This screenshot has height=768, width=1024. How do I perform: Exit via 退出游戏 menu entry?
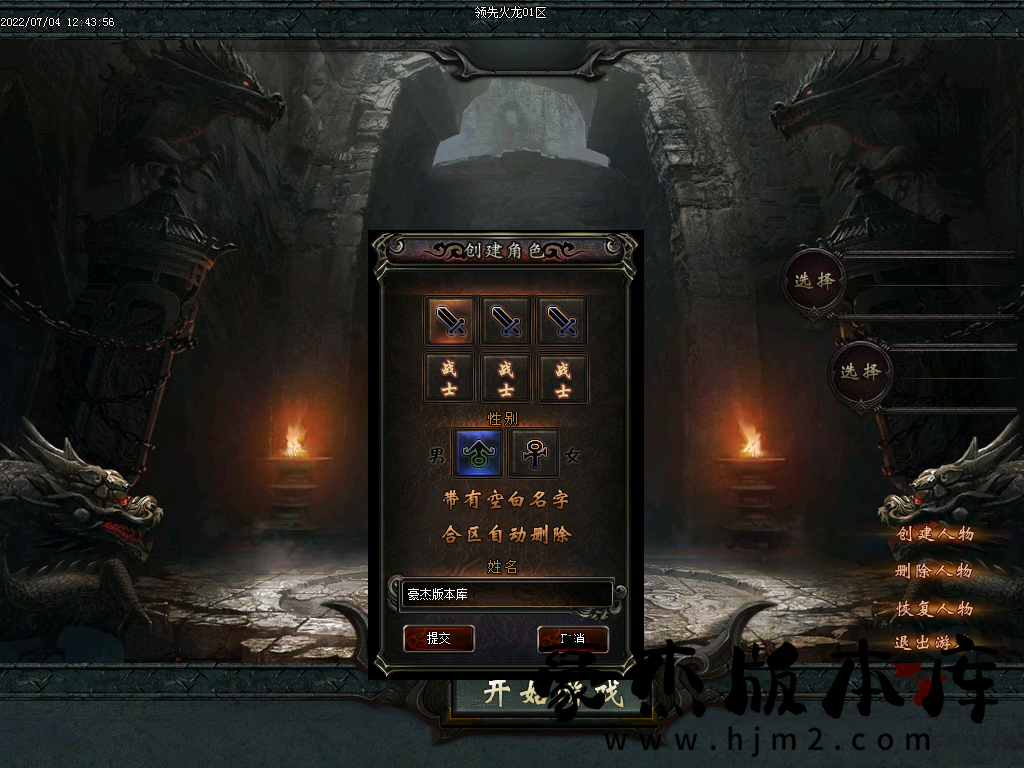pos(924,643)
